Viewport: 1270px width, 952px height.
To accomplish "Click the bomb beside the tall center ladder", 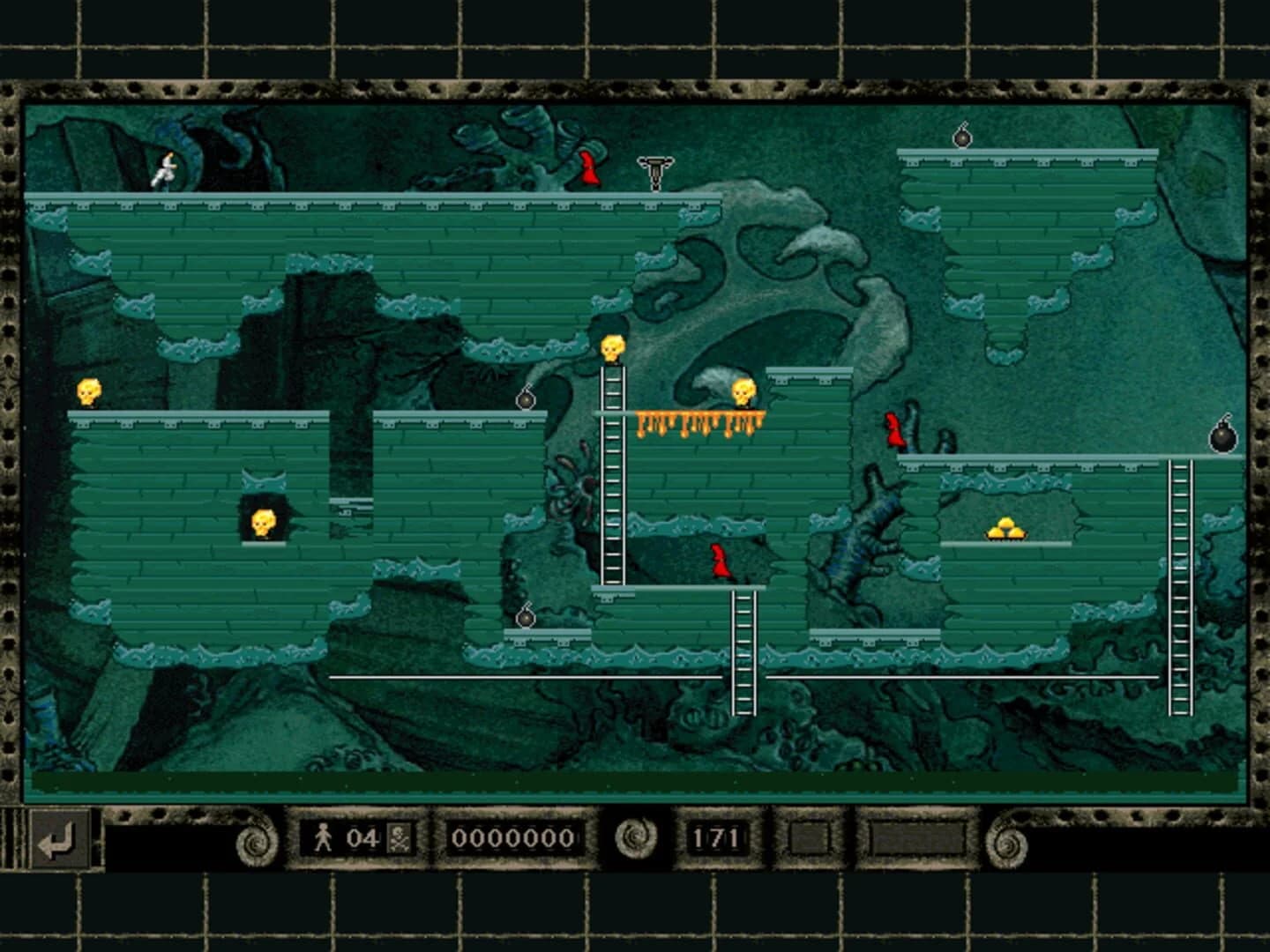I will point(527,399).
